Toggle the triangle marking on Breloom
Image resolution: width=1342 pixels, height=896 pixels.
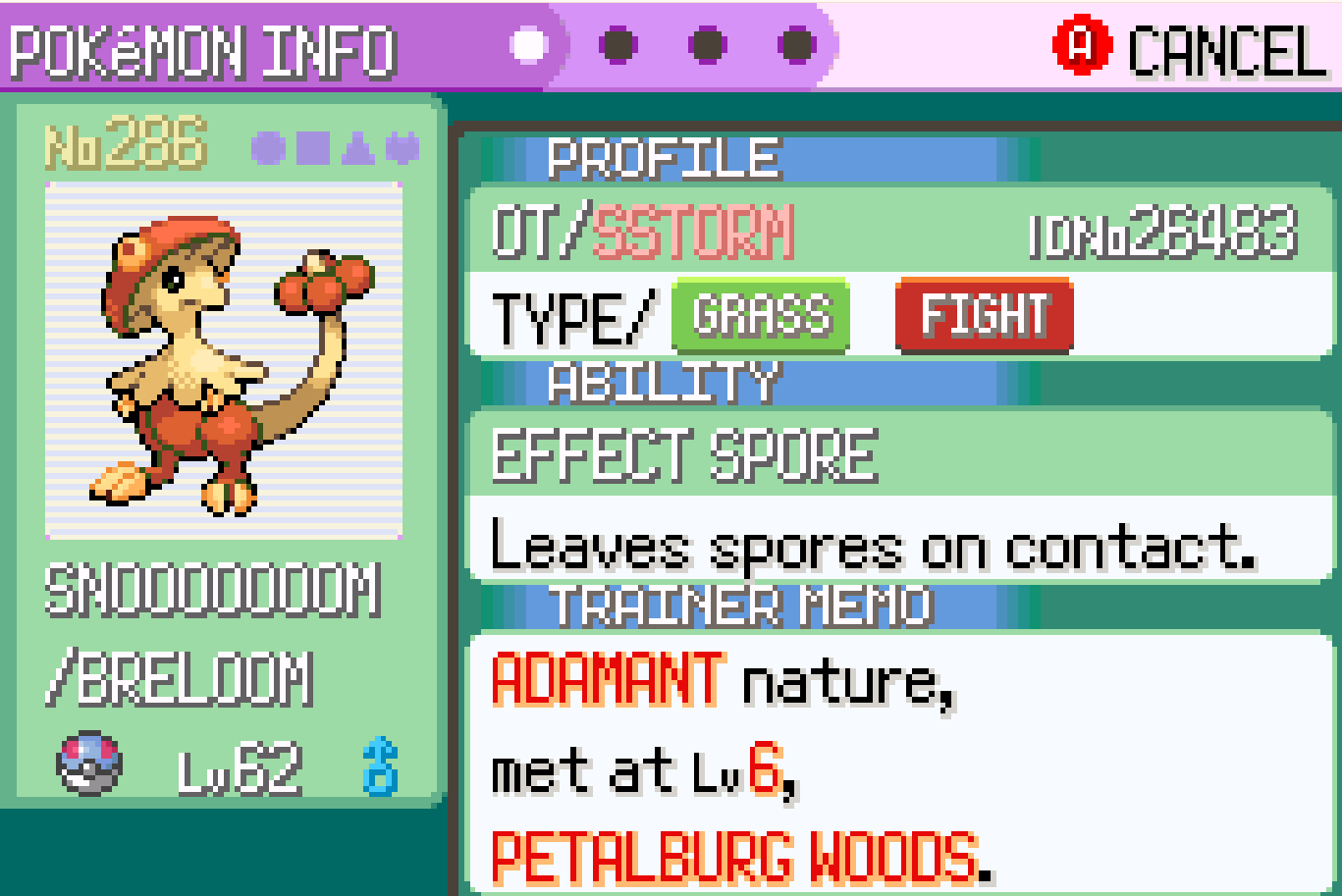pos(358,149)
